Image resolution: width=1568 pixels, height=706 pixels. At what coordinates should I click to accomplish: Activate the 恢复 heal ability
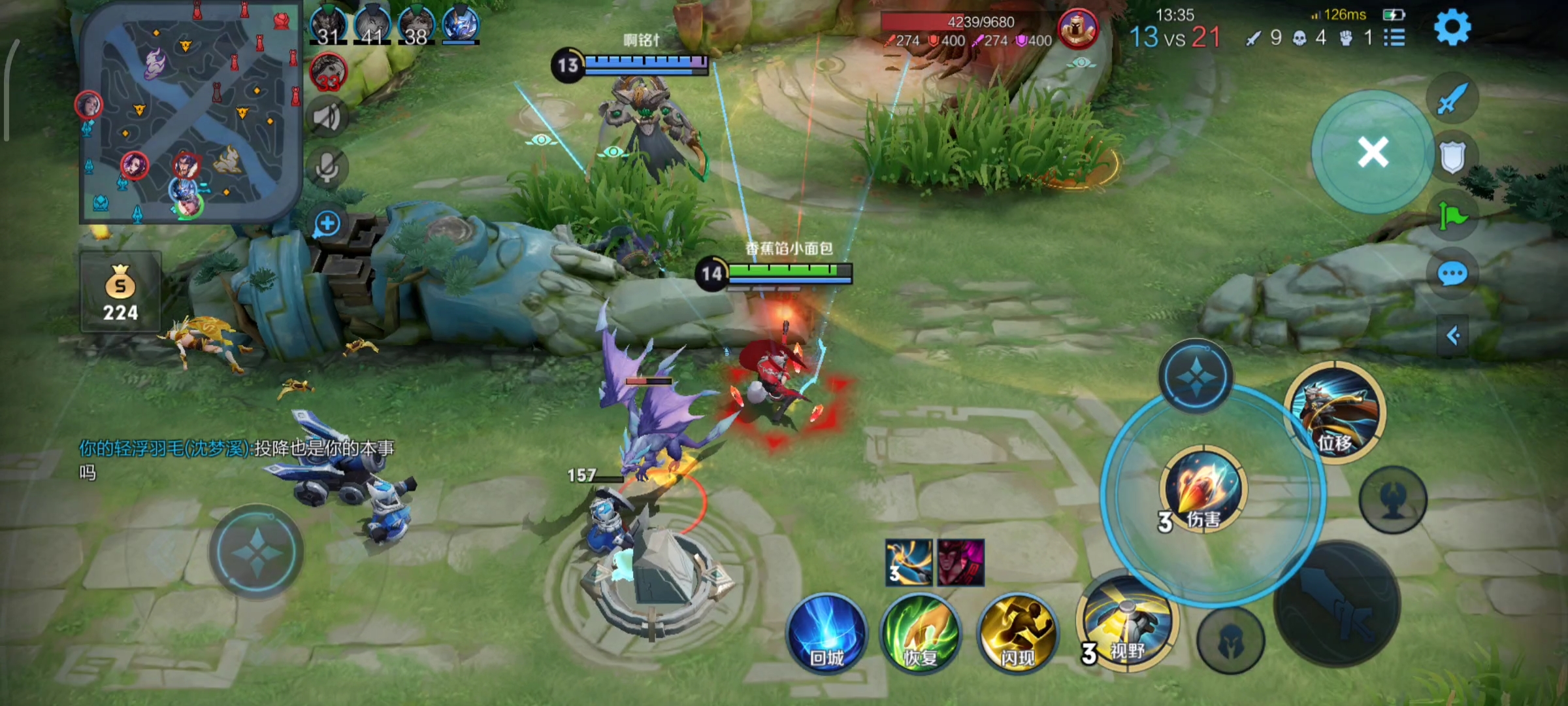pyautogui.click(x=921, y=634)
